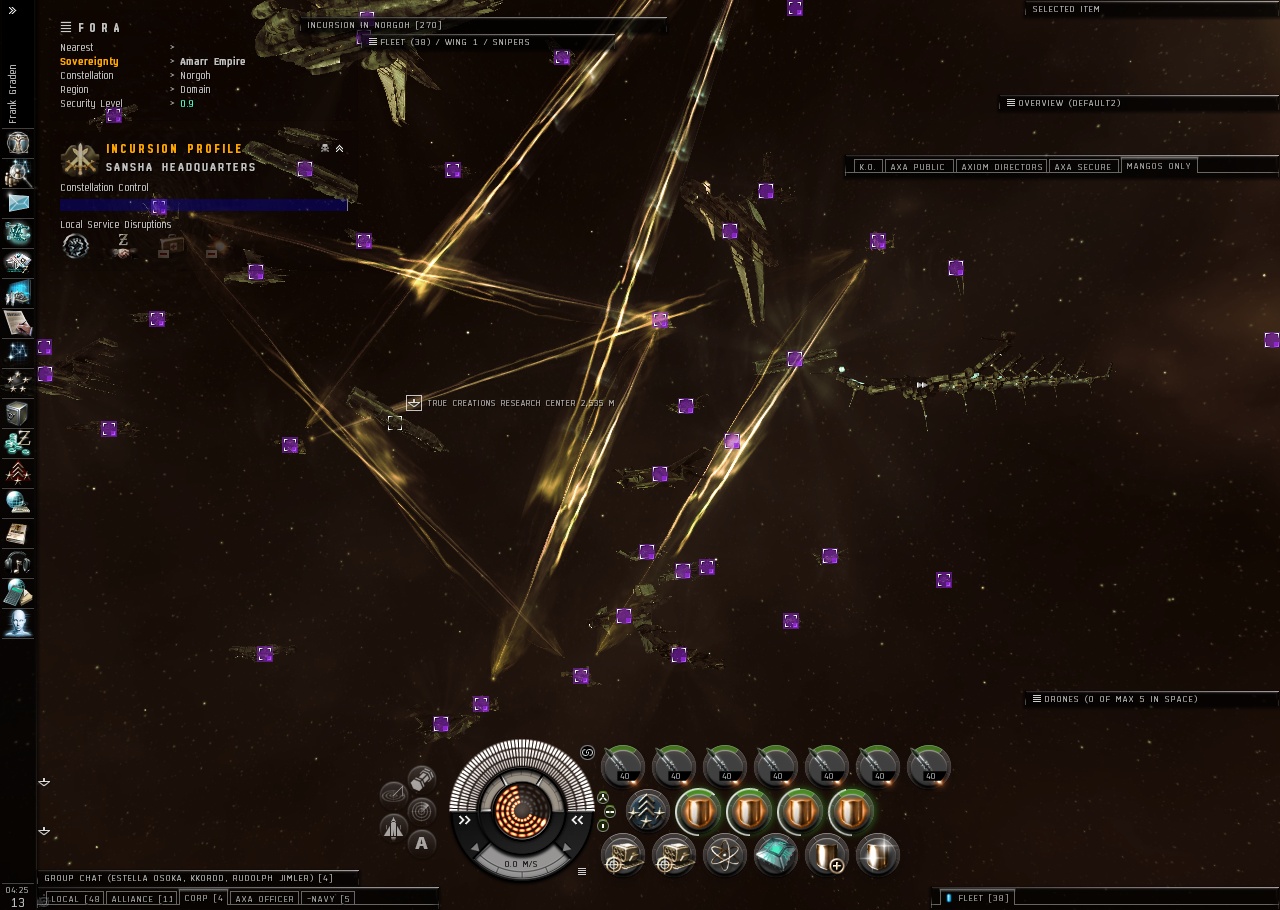Switch to the AXA Secure tab
Screen dimensions: 1280x910
(1083, 167)
